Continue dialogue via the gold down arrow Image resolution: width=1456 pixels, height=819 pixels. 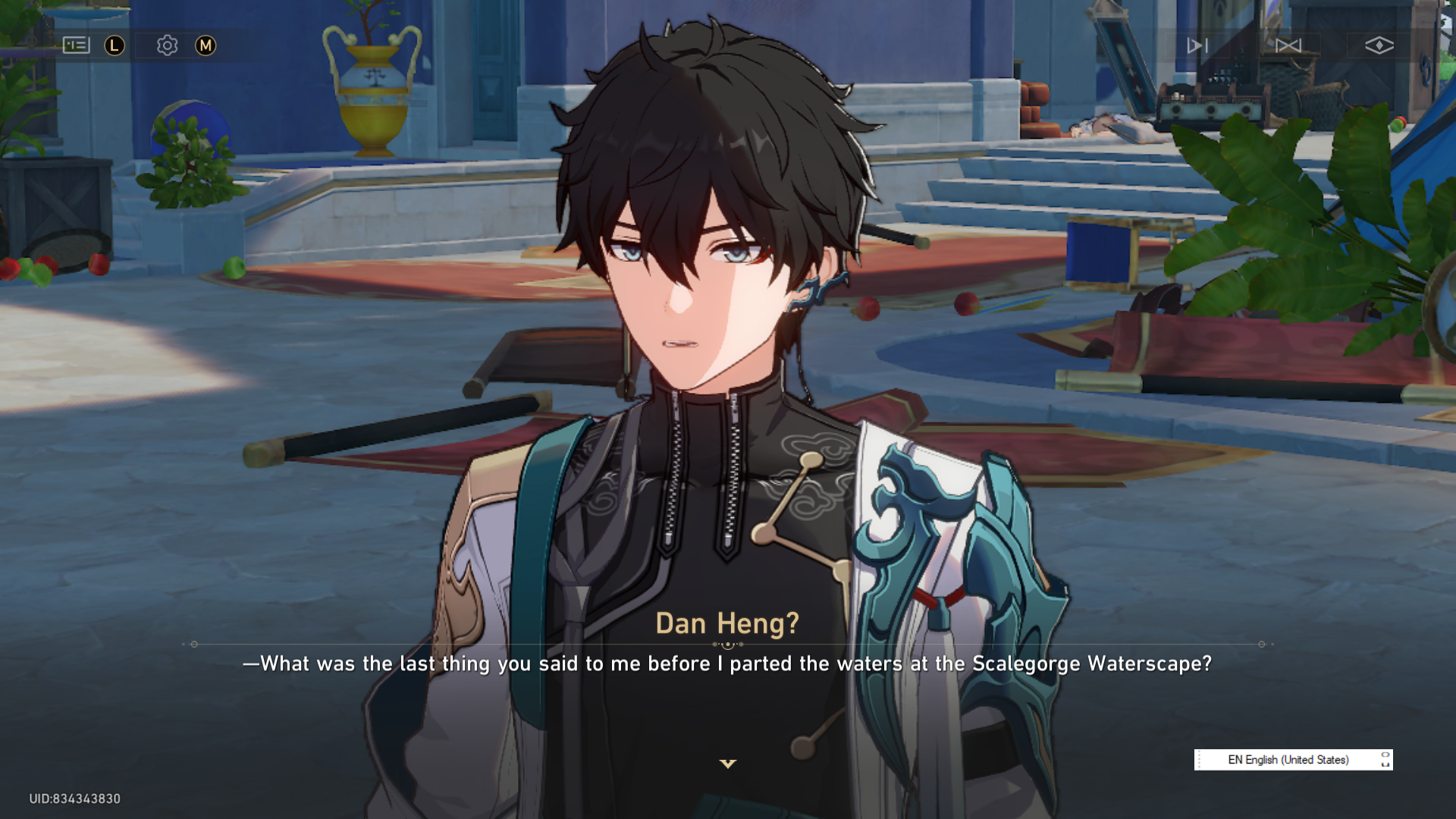click(728, 764)
